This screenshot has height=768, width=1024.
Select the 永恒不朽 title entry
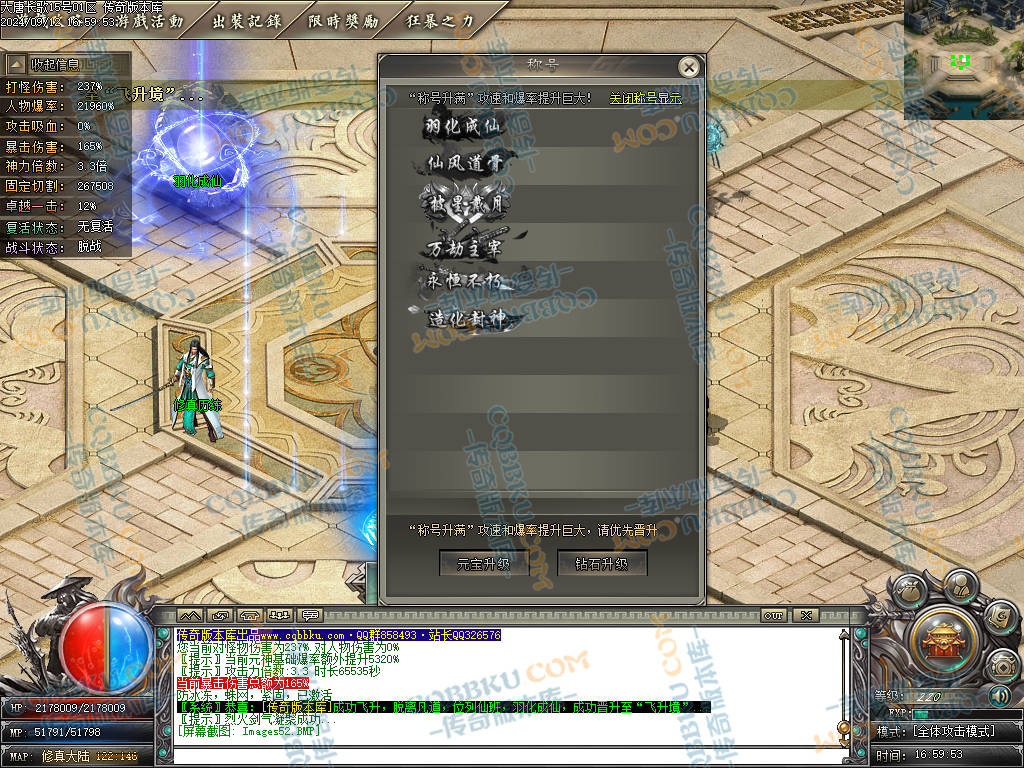pos(464,281)
